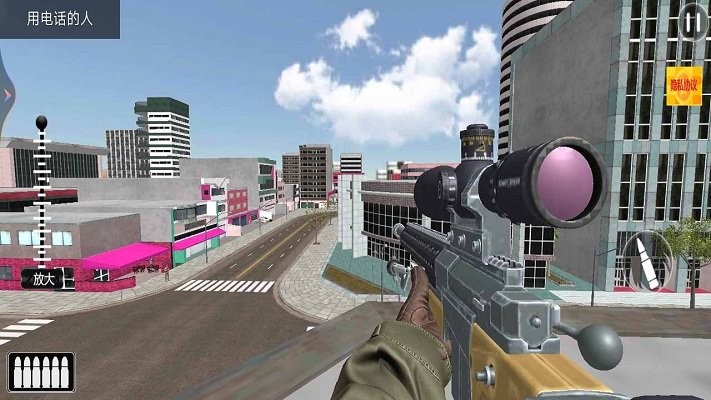Open the yellow 隐私协议 privacy agreement button

[x=684, y=86]
